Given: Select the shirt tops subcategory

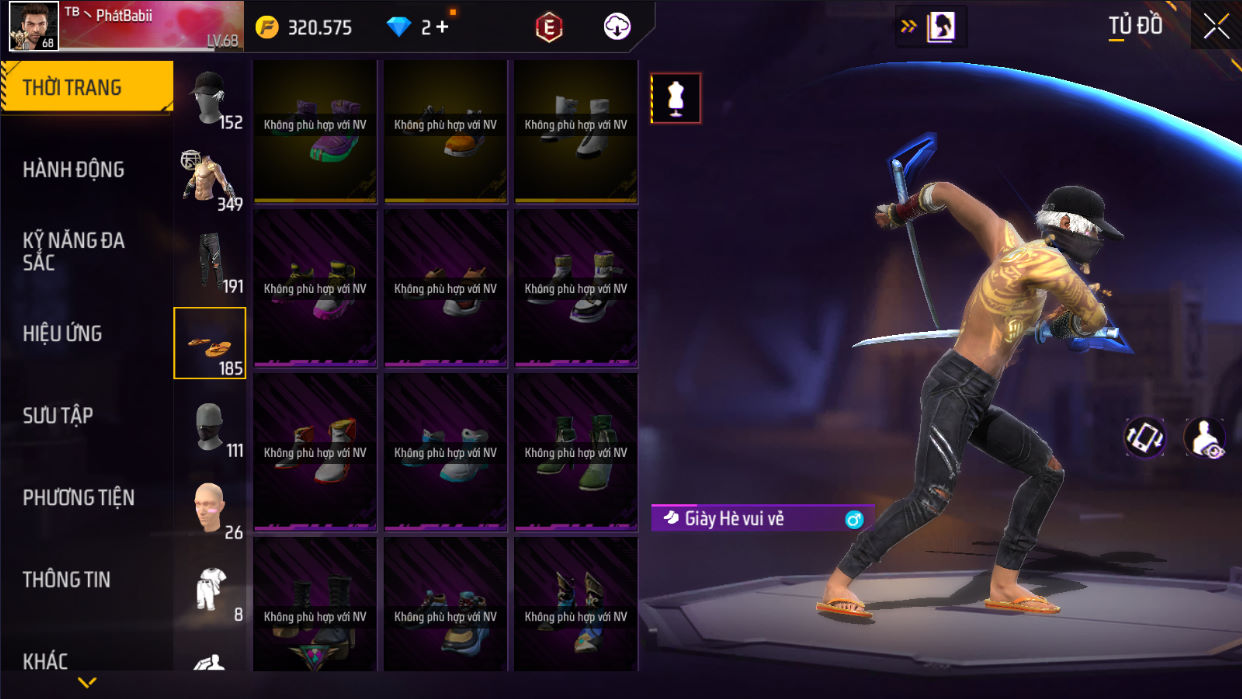Looking at the screenshot, I should (210, 180).
